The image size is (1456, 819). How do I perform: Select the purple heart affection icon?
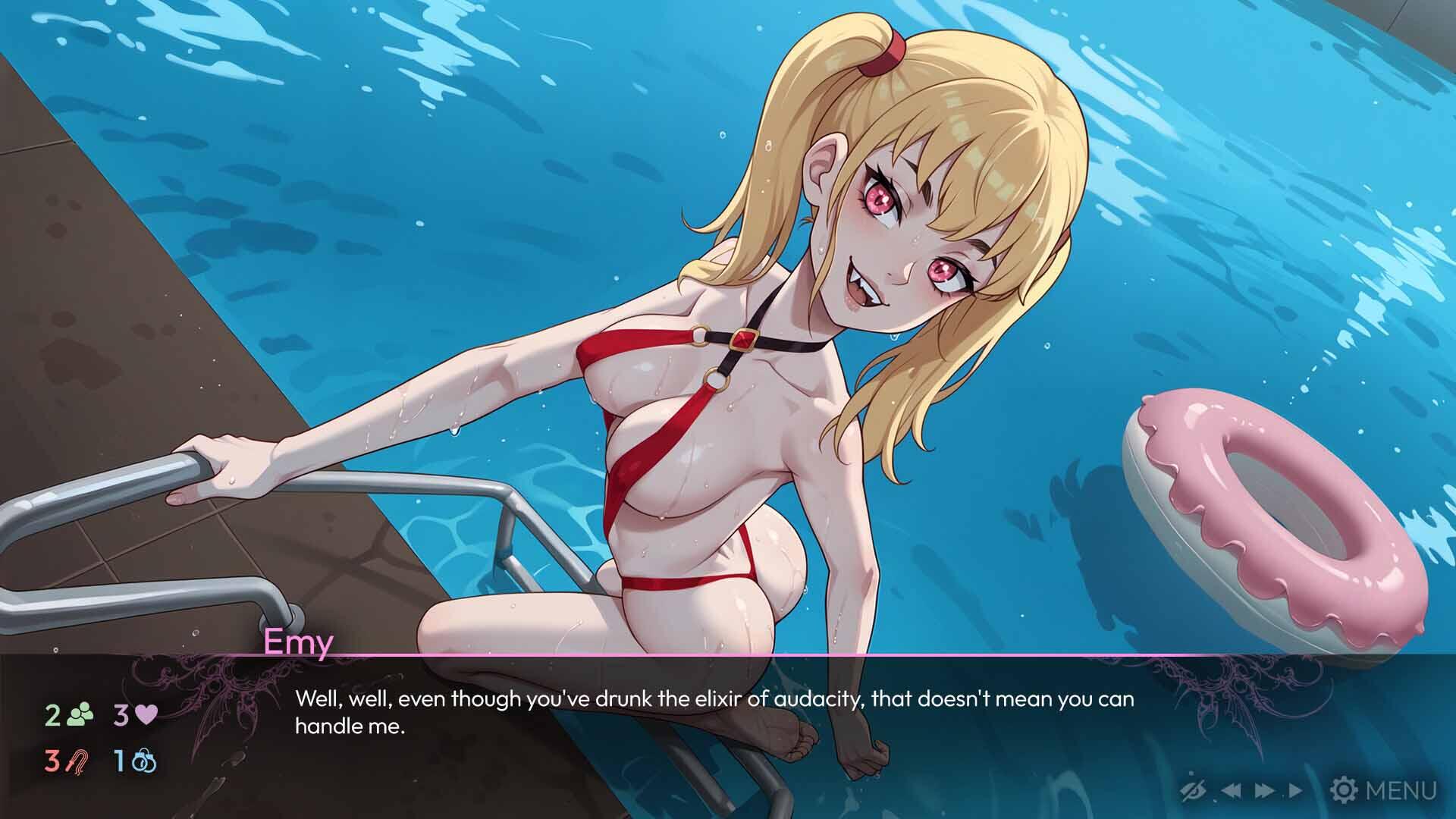tap(146, 714)
